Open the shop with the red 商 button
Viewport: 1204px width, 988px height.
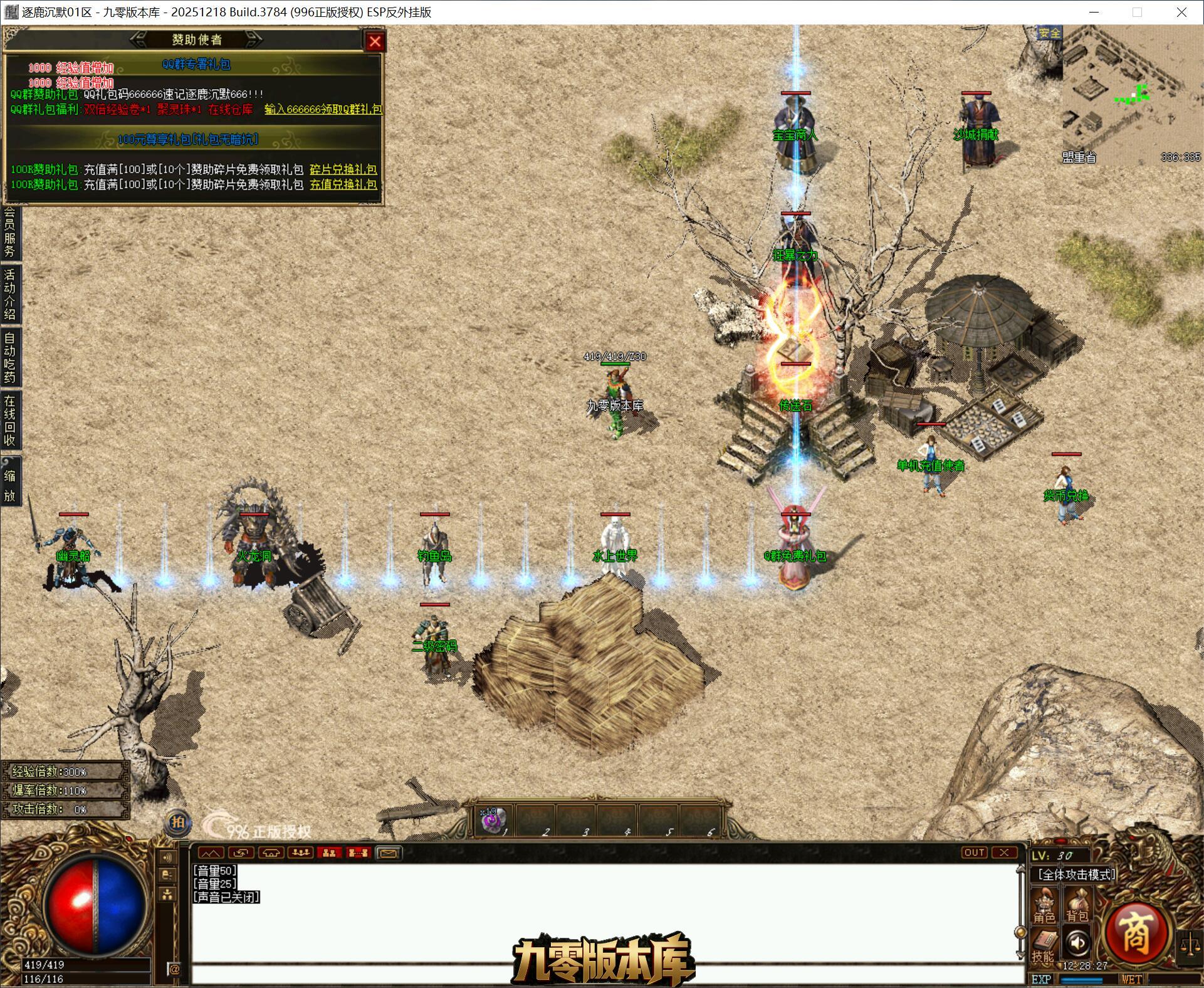tap(1135, 934)
